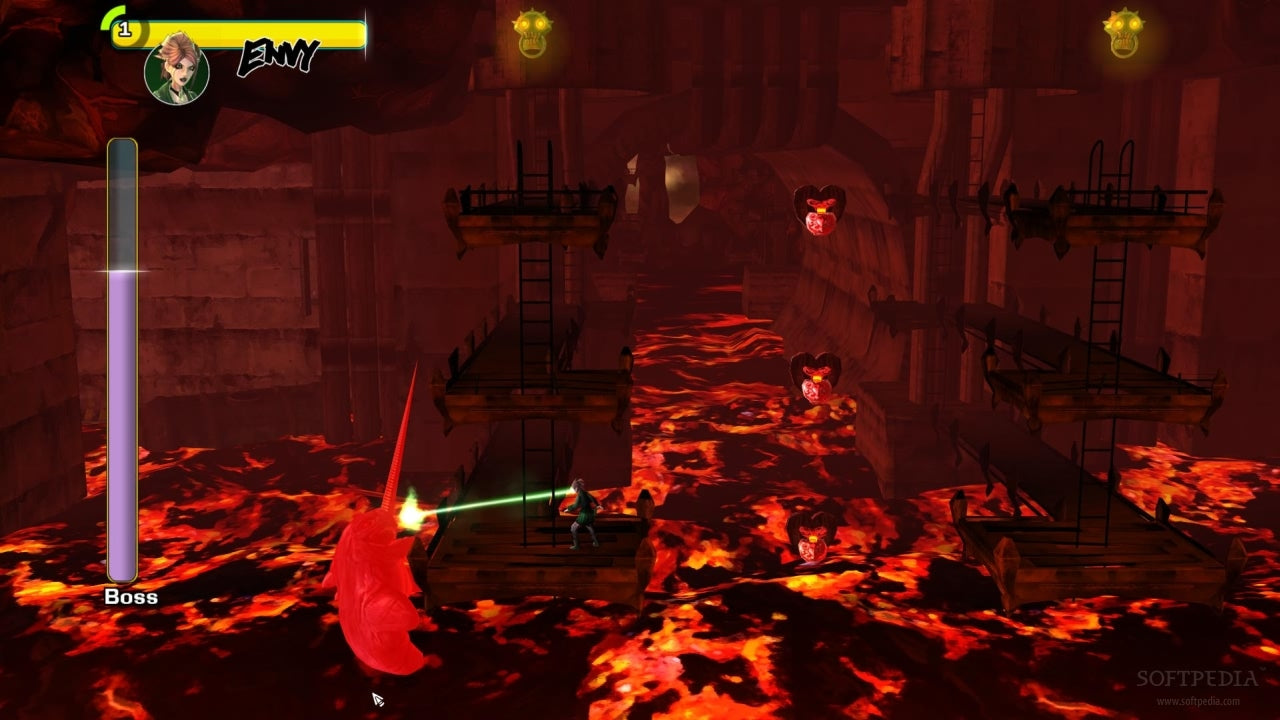Image resolution: width=1280 pixels, height=720 pixels.
Task: Click Envy's character portrait
Action: [177, 70]
